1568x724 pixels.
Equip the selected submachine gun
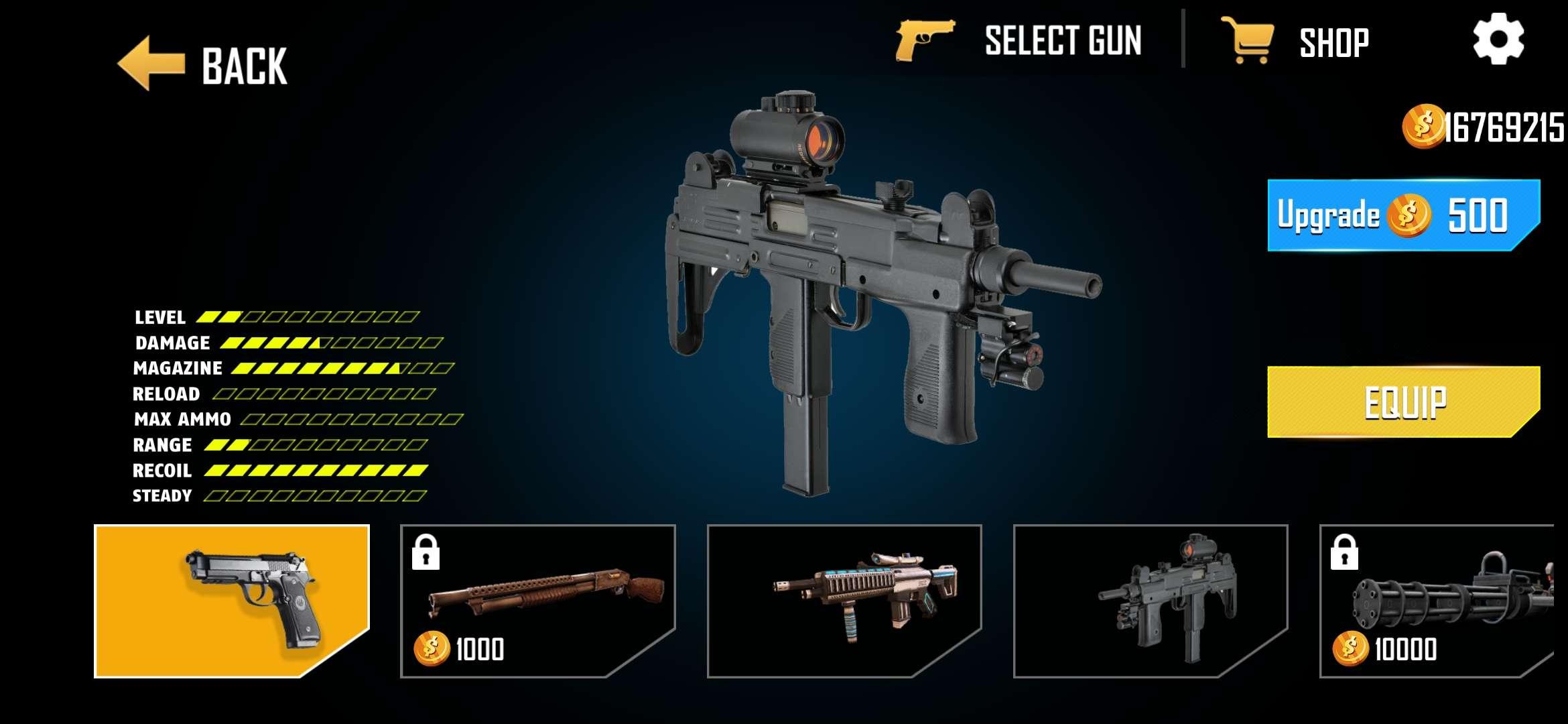point(1403,402)
